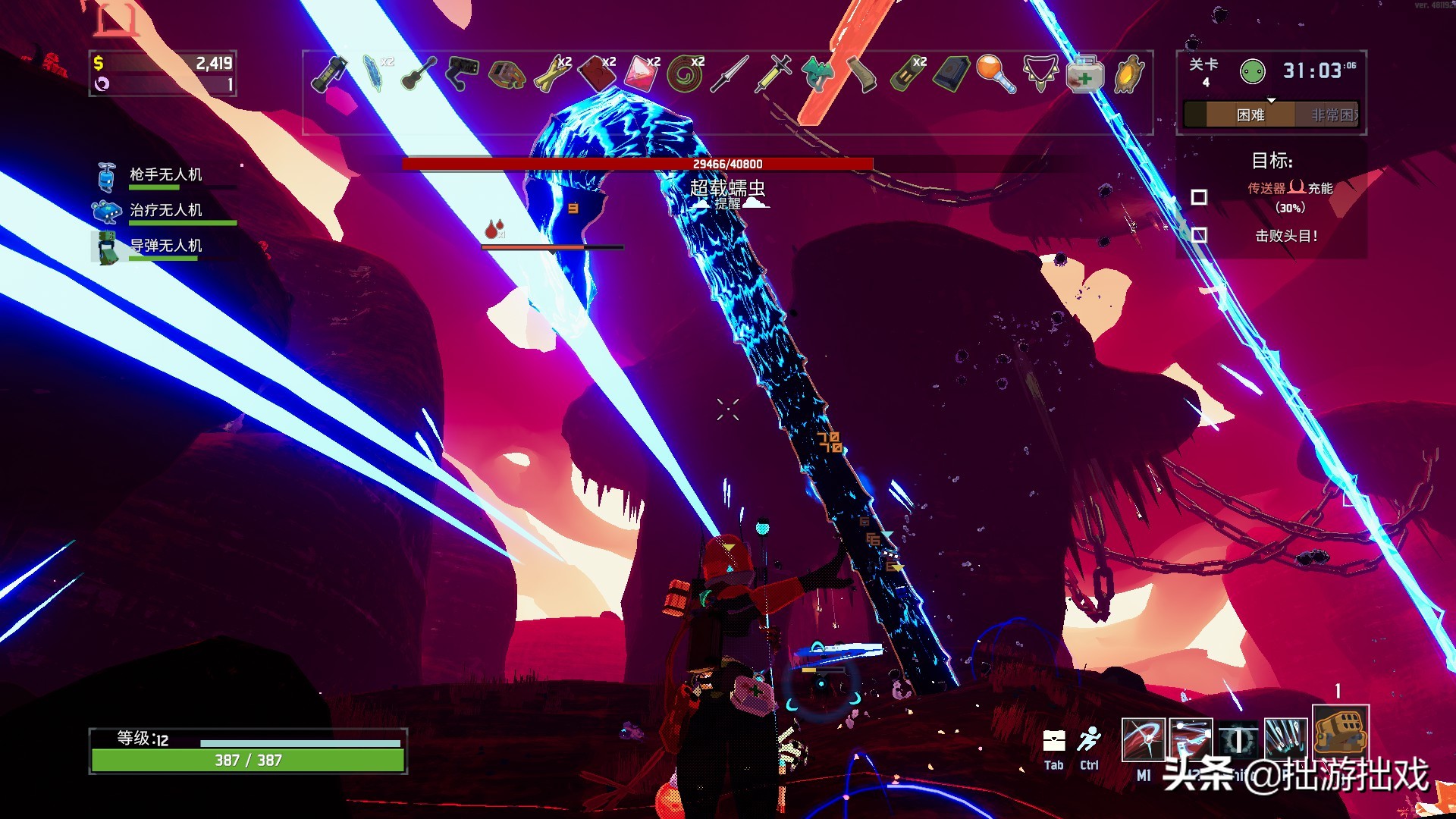Select the Ukulele guitar item
This screenshot has width=1456, height=819.
click(x=419, y=74)
